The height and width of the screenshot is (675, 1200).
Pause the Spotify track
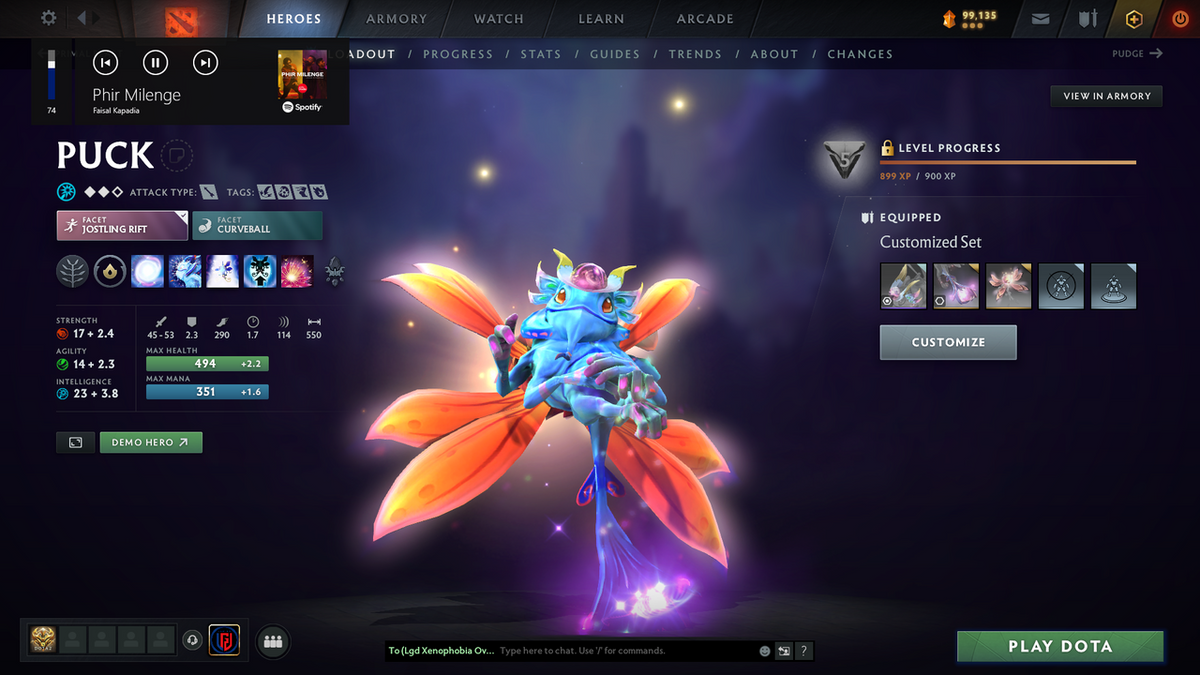pyautogui.click(x=155, y=63)
